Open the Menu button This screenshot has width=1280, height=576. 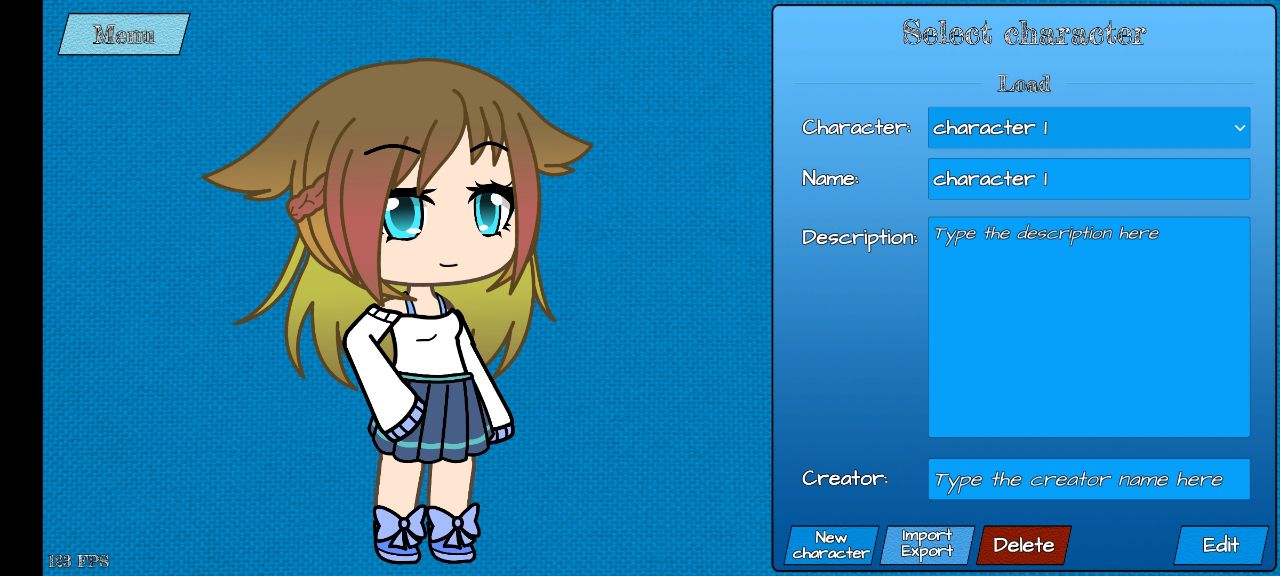click(124, 35)
